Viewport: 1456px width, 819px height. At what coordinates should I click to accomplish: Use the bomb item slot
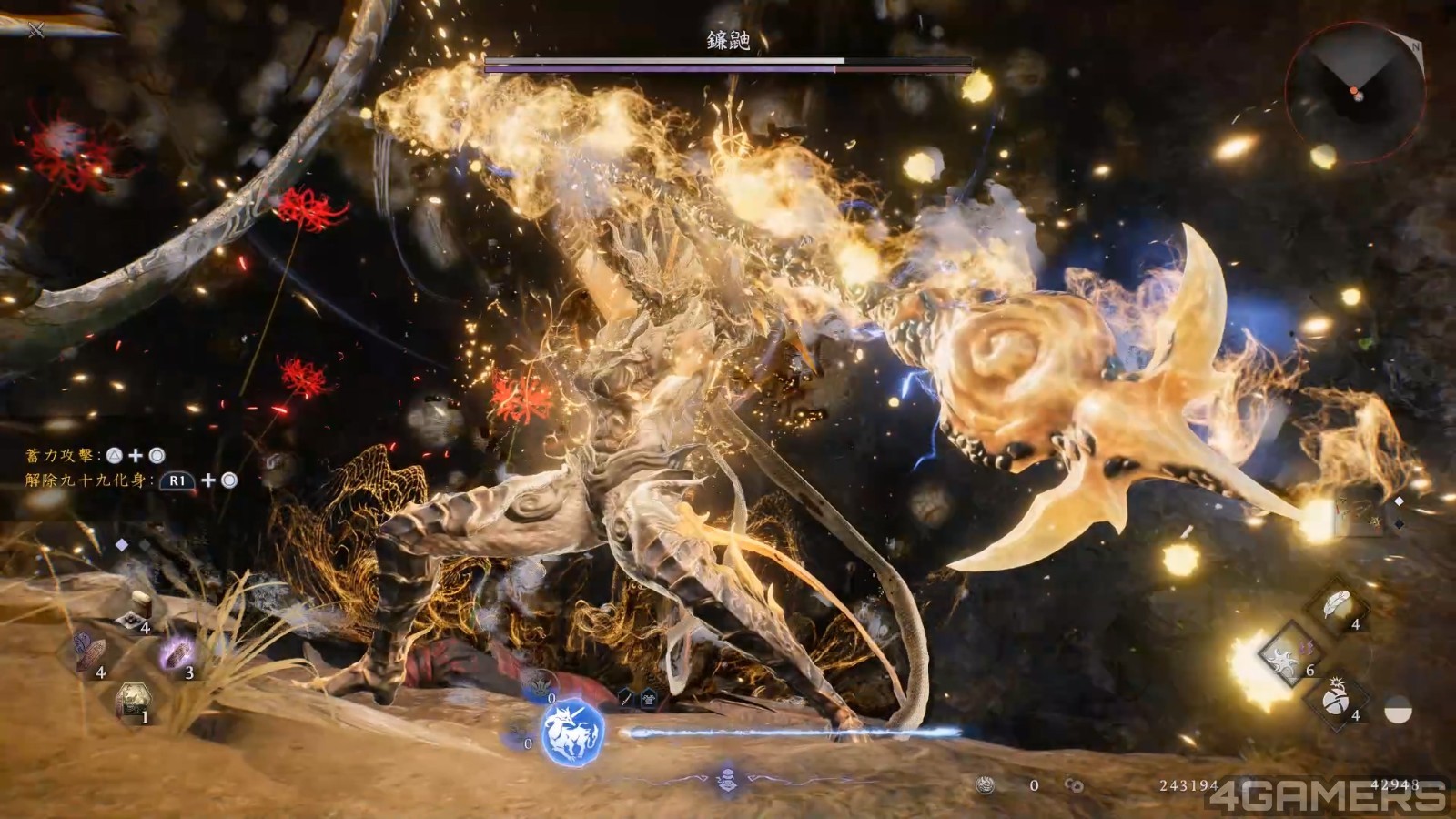pos(1335,701)
